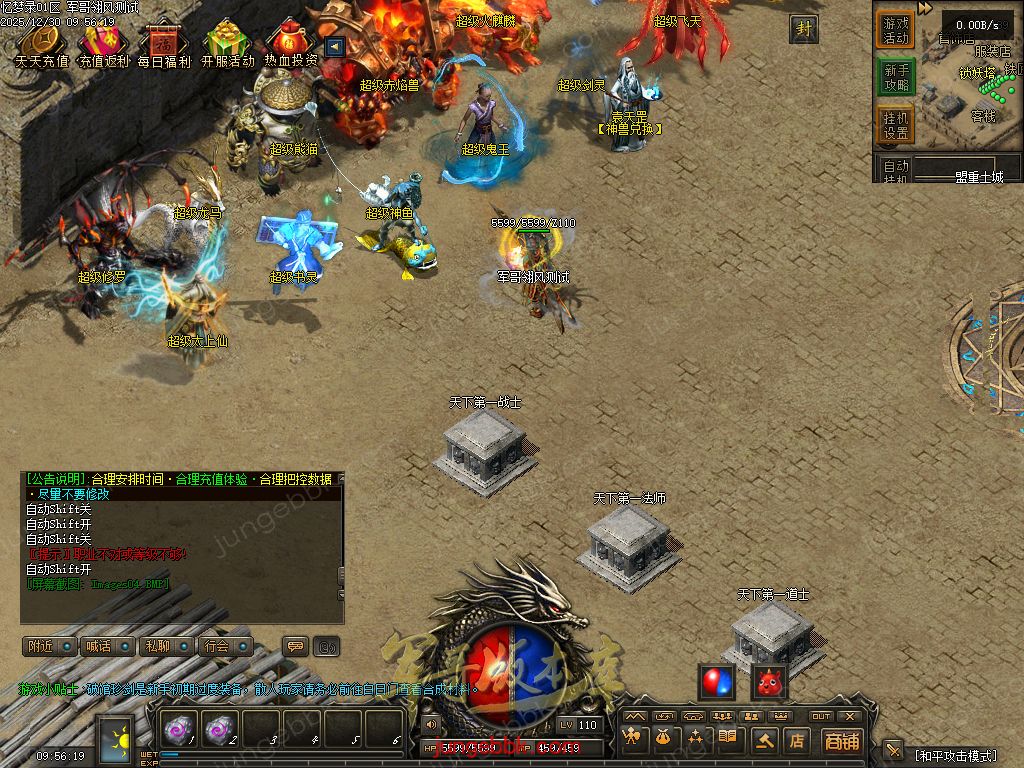Click the 封 button
The width and height of the screenshot is (1024, 768).
[x=803, y=29]
